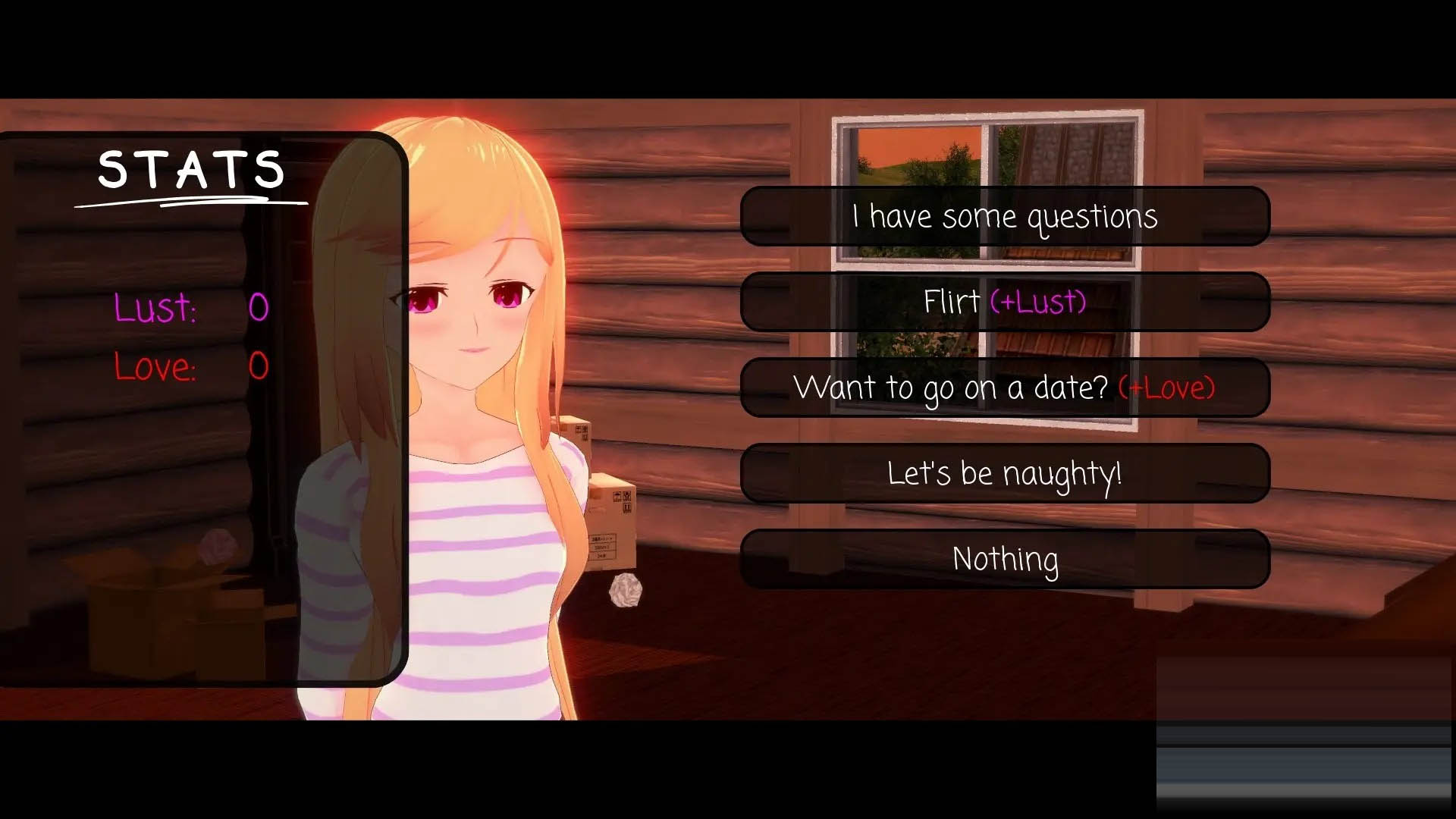The image size is (1456, 819).
Task: Select the "I have some questions" option
Action: [x=1006, y=216]
